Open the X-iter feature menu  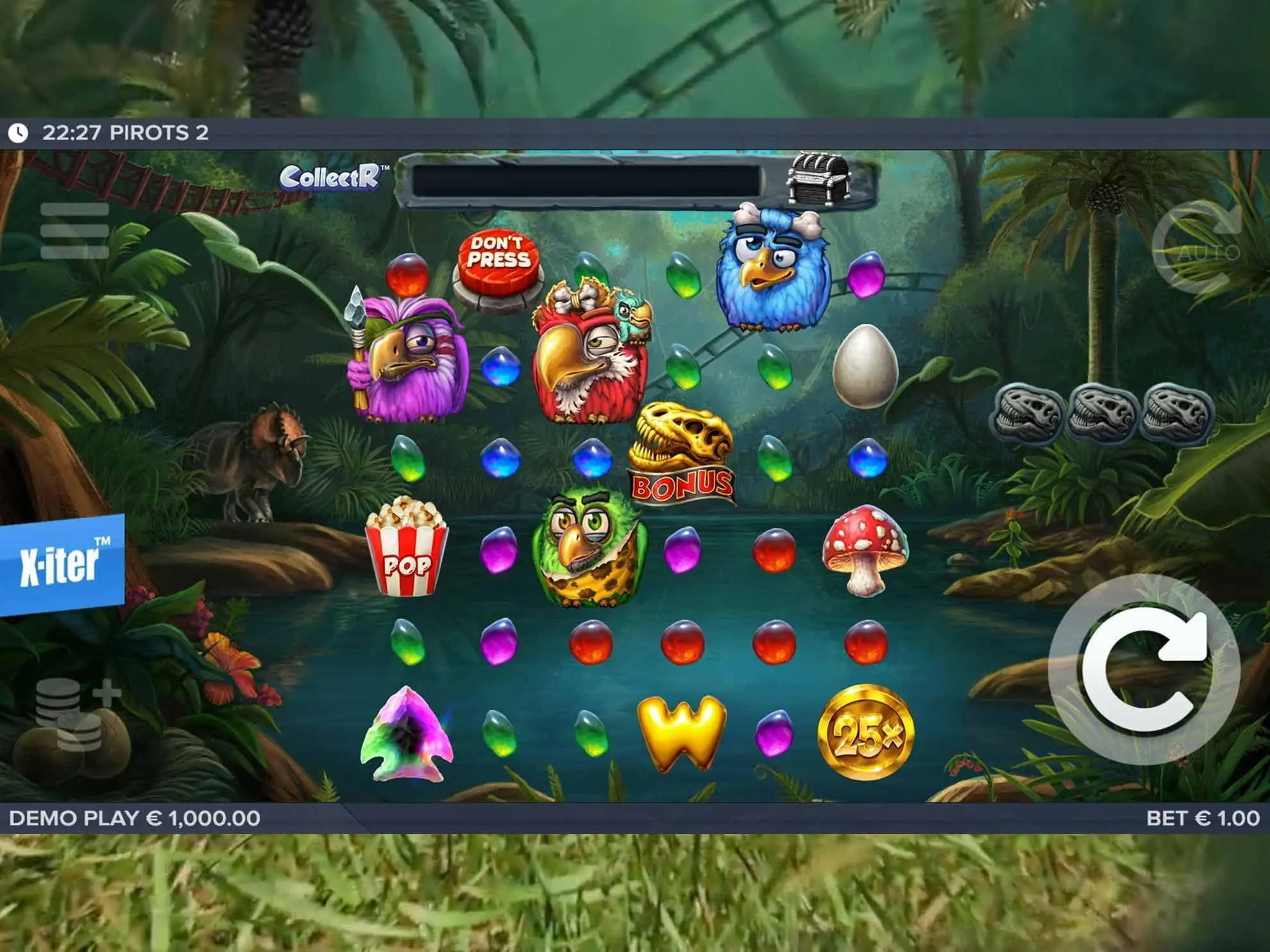tap(62, 564)
